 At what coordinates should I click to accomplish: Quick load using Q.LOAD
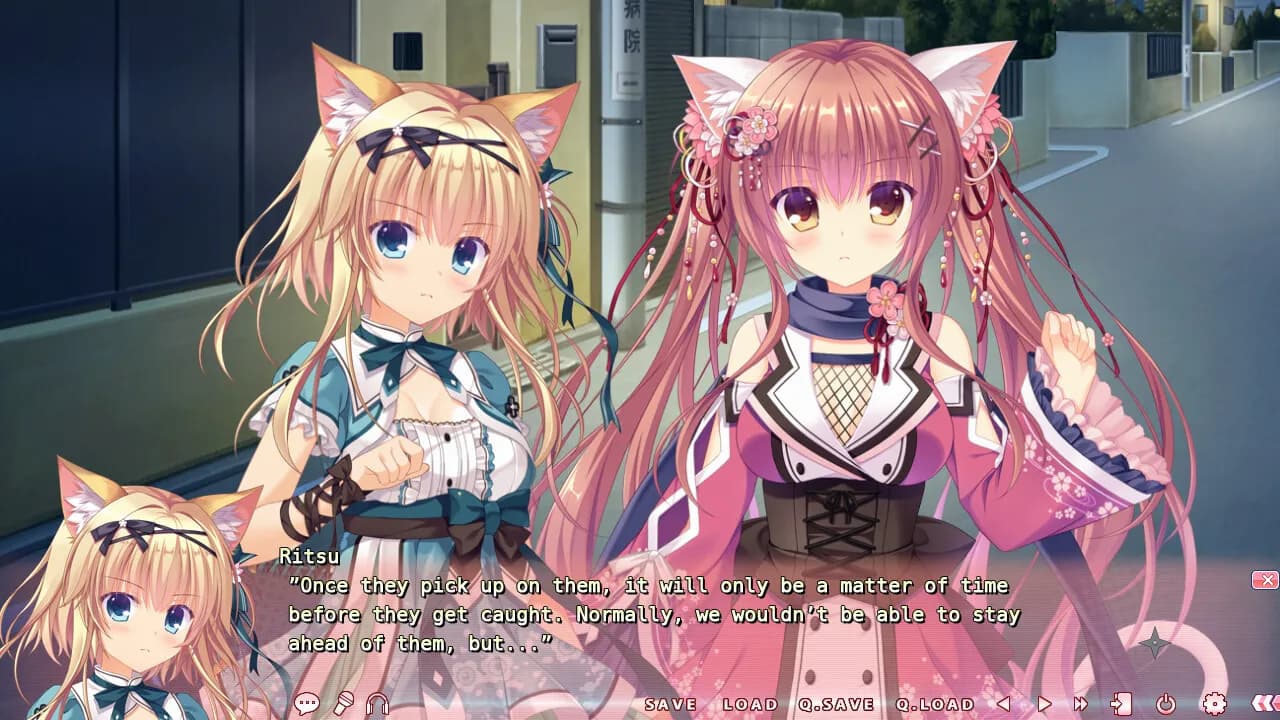(x=932, y=704)
